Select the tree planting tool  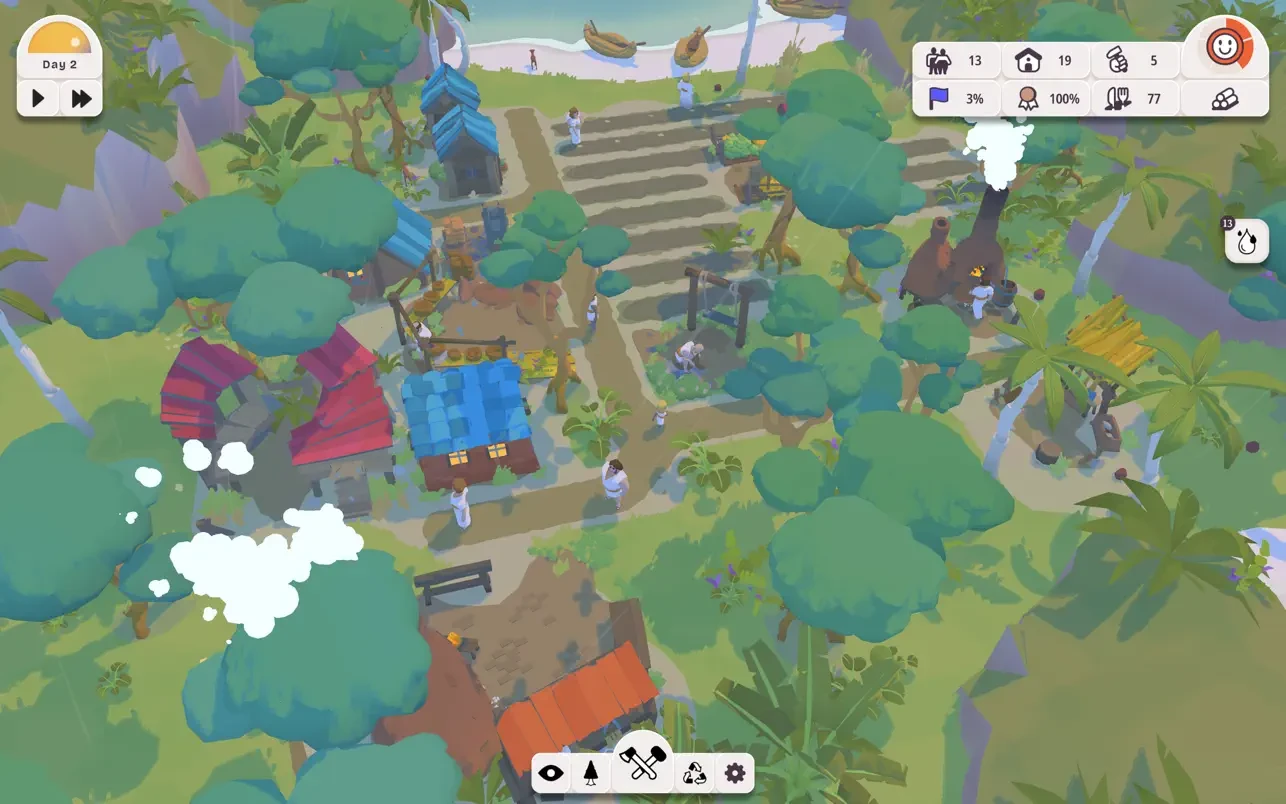(591, 773)
